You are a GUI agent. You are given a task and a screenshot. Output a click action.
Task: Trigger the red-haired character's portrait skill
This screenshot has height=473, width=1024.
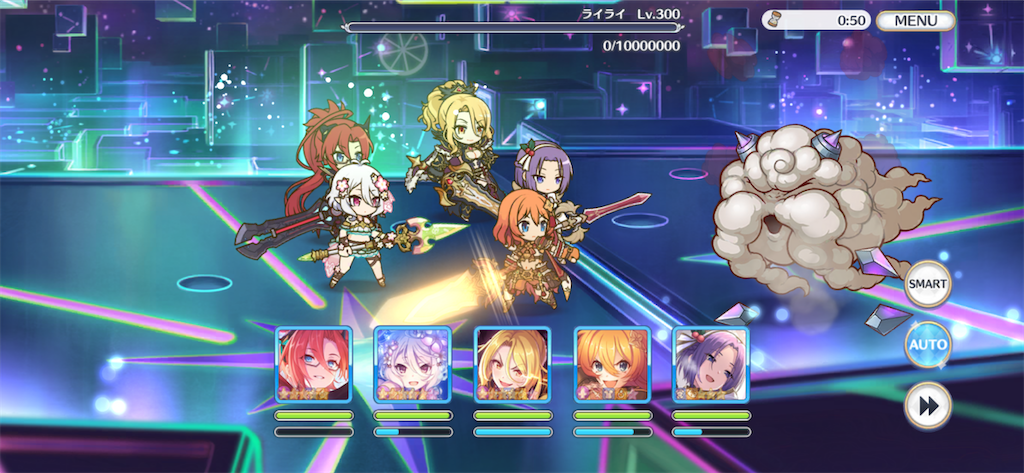pos(313,365)
